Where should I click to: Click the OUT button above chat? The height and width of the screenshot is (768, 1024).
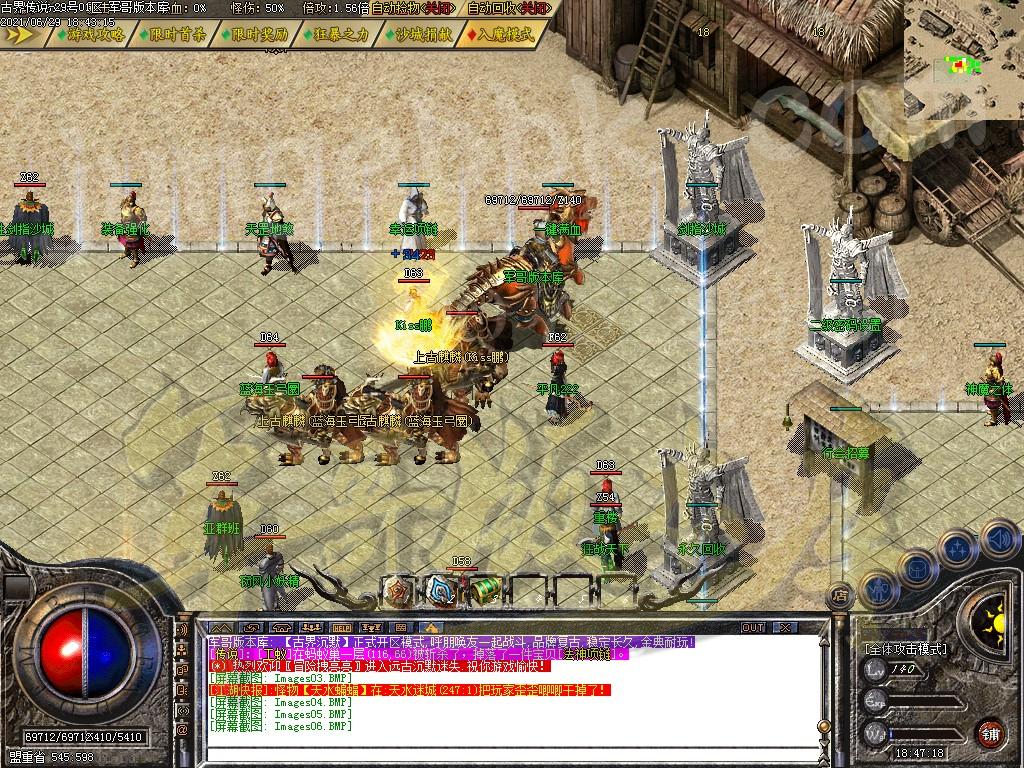pyautogui.click(x=753, y=627)
